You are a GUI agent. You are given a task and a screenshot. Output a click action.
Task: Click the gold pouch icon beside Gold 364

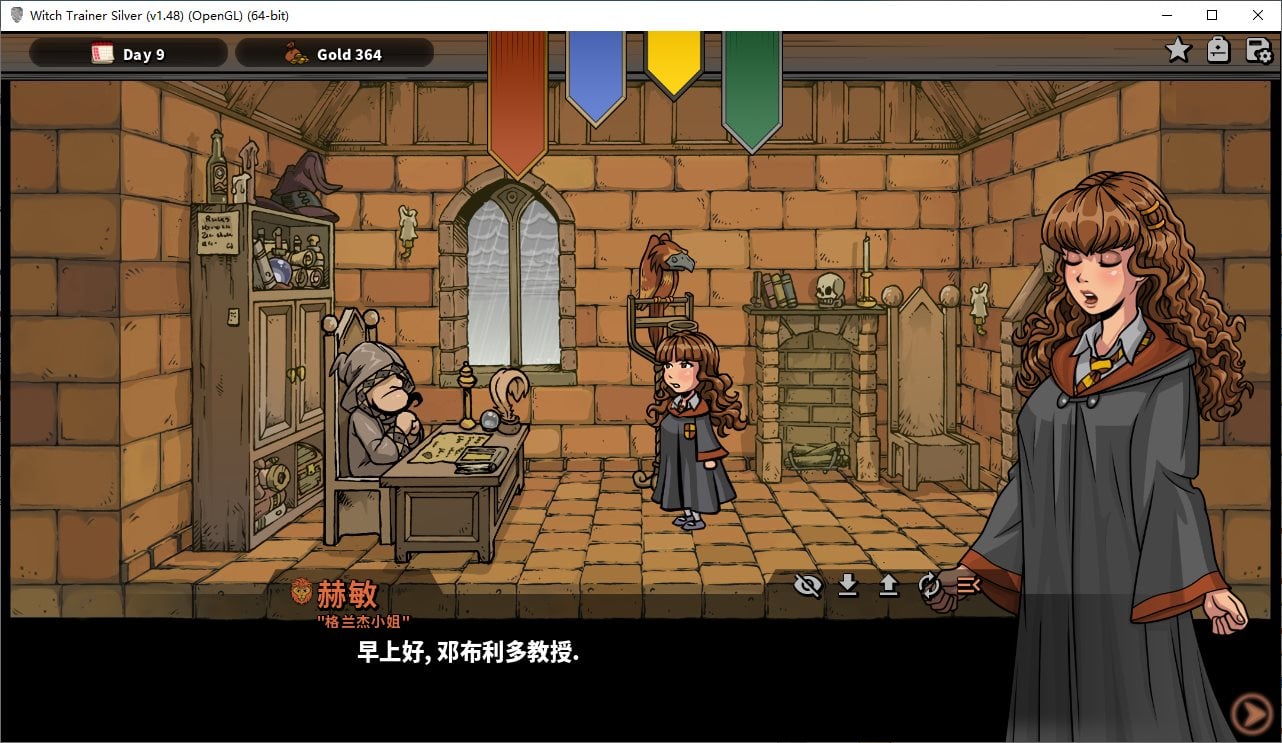click(x=295, y=54)
